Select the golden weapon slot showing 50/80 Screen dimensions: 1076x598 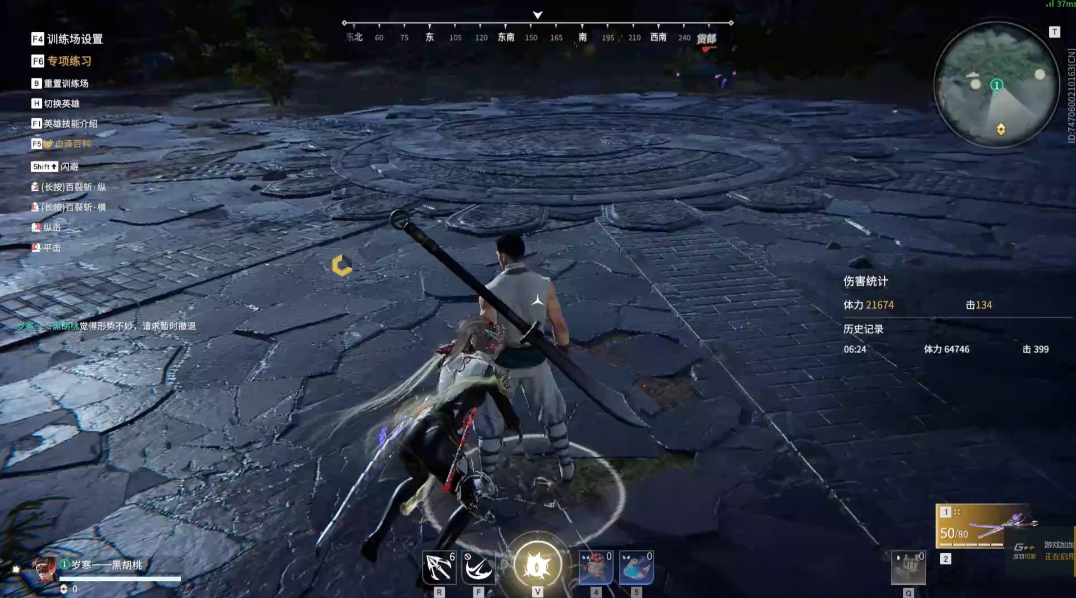pos(982,525)
